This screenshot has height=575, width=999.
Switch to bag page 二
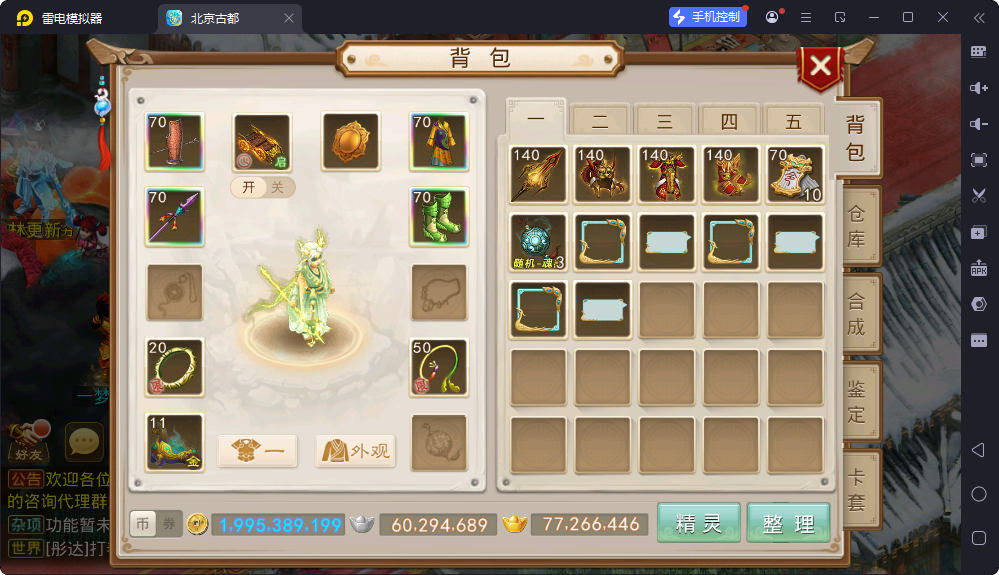click(x=601, y=121)
